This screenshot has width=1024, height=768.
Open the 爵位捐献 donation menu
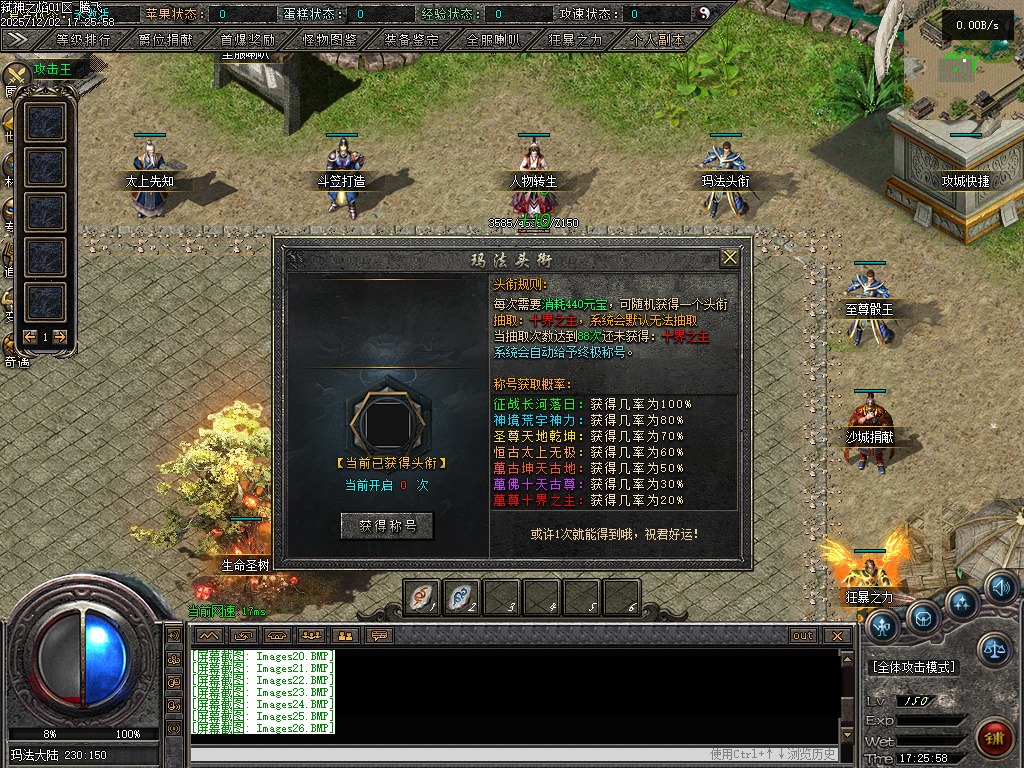pos(166,40)
